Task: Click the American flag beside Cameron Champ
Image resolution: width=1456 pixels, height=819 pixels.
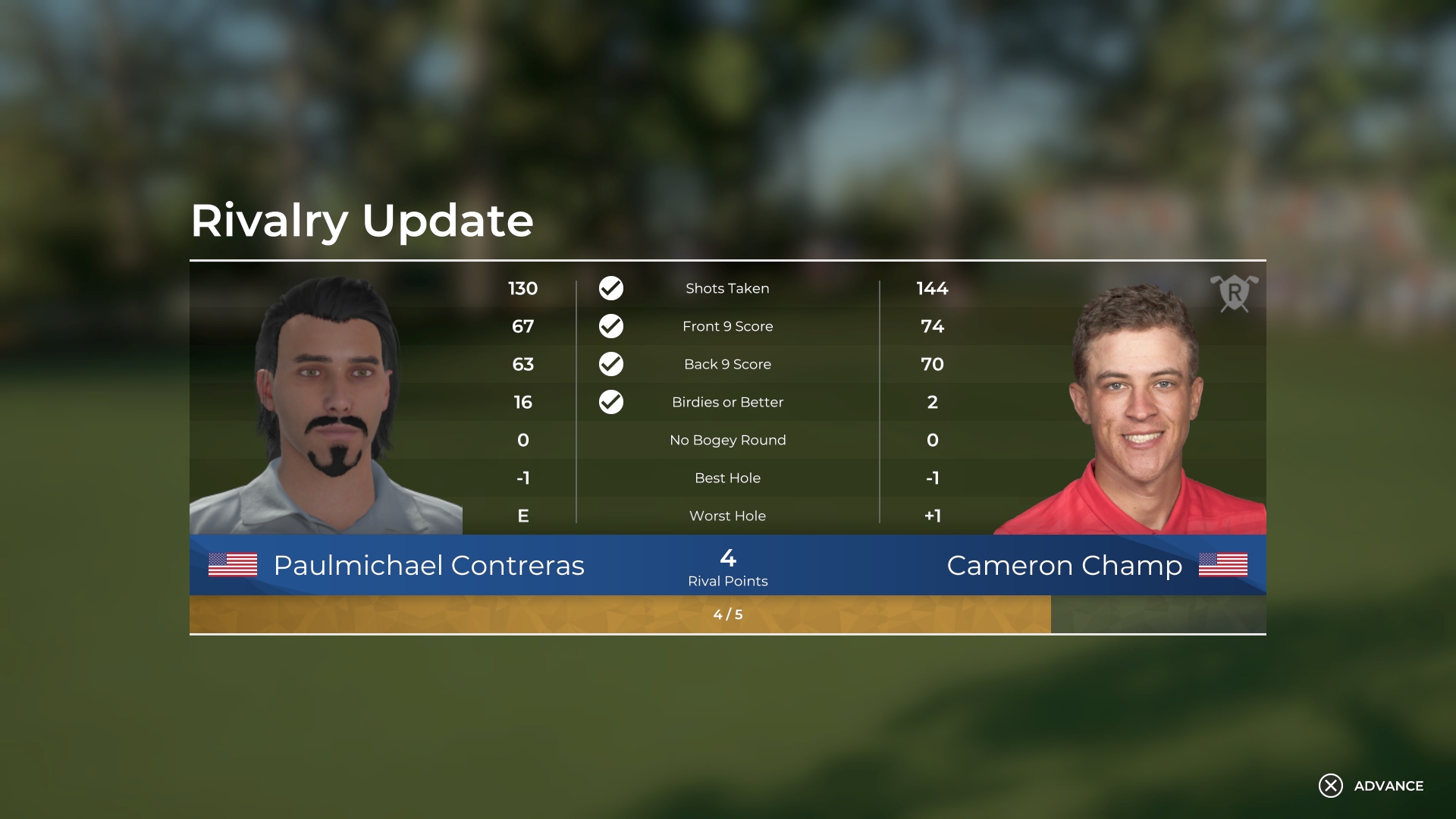Action: tap(1222, 565)
